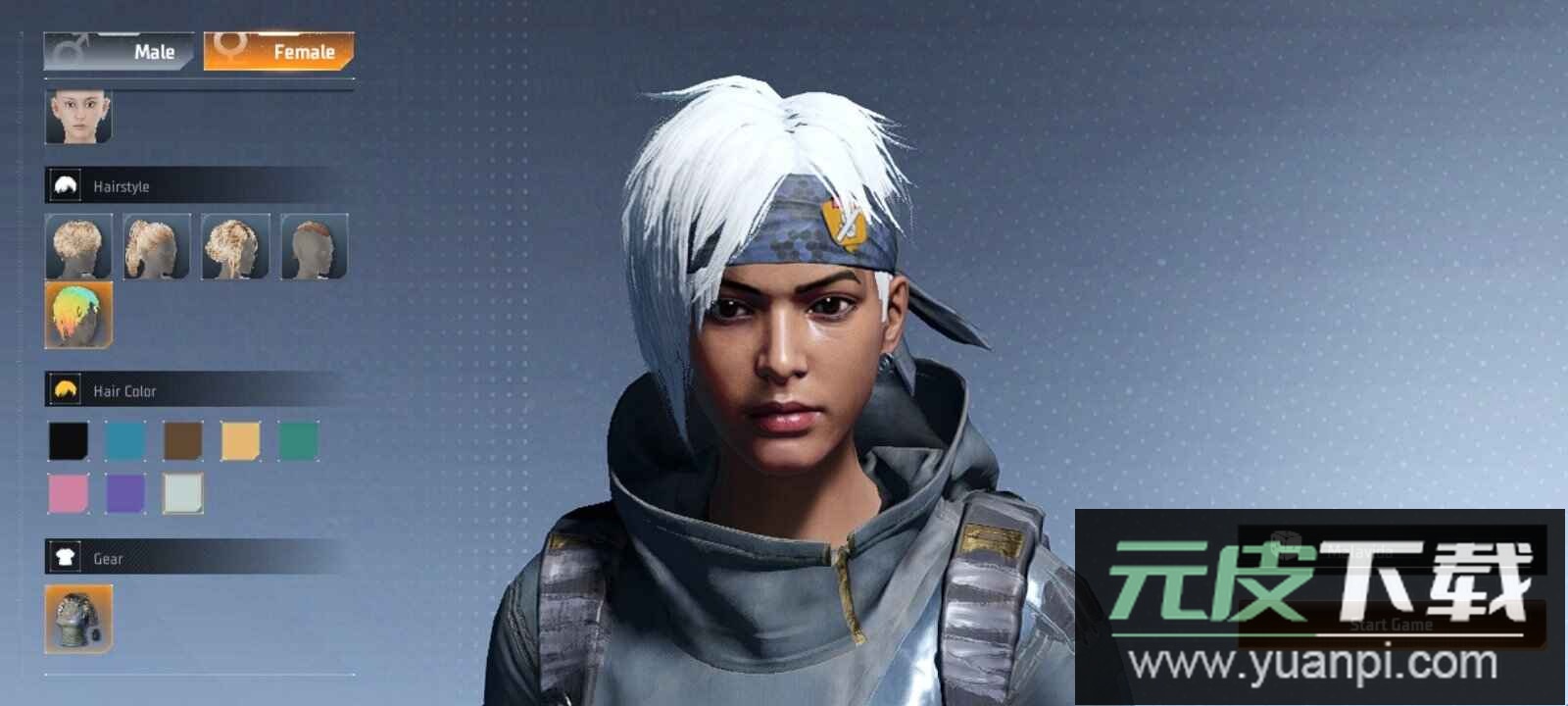Select the updo braided hairstyle
Screen dimensions: 1568x706
pos(235,246)
